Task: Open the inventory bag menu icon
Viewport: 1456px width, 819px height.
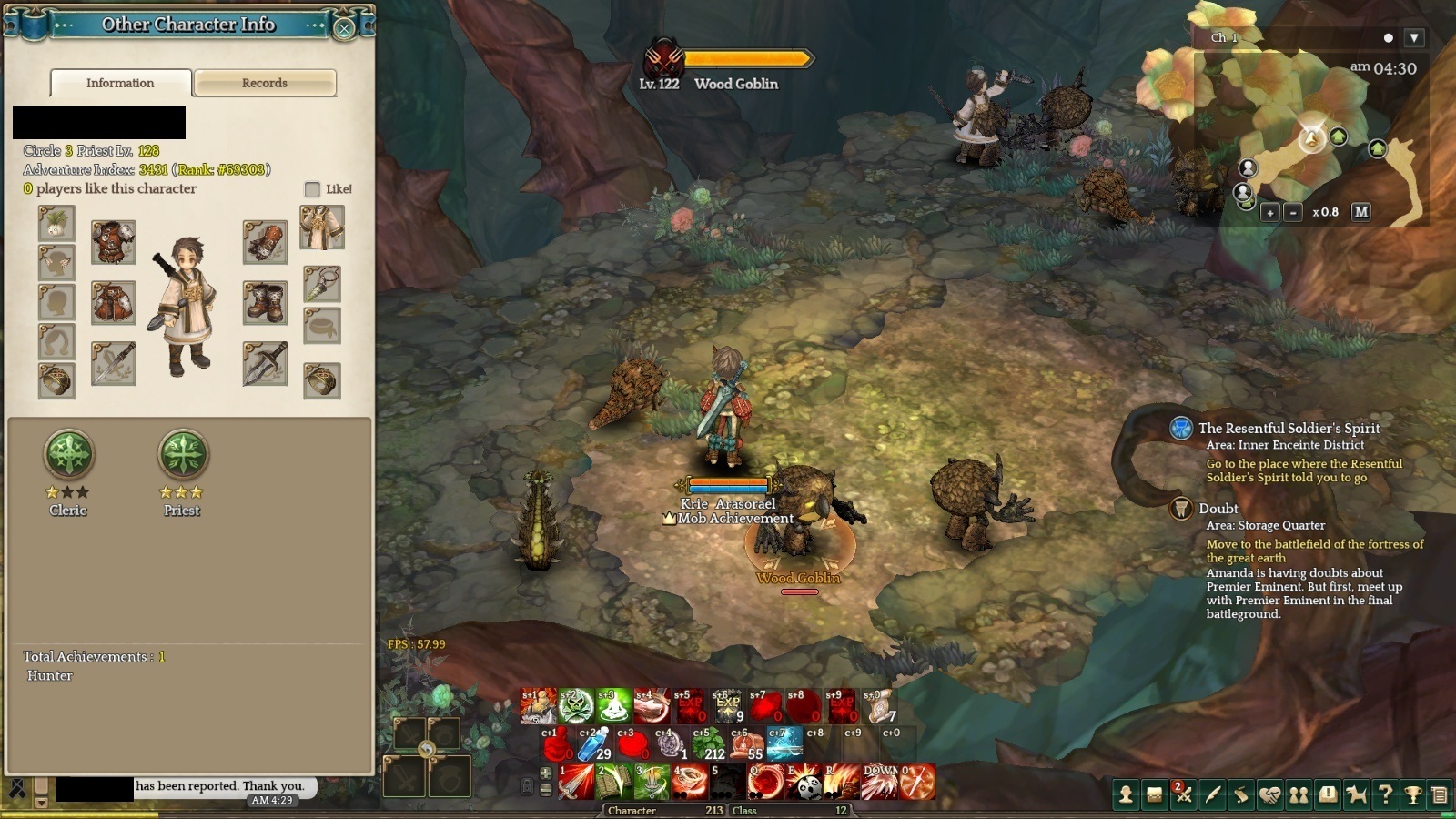Action: pos(1154,794)
